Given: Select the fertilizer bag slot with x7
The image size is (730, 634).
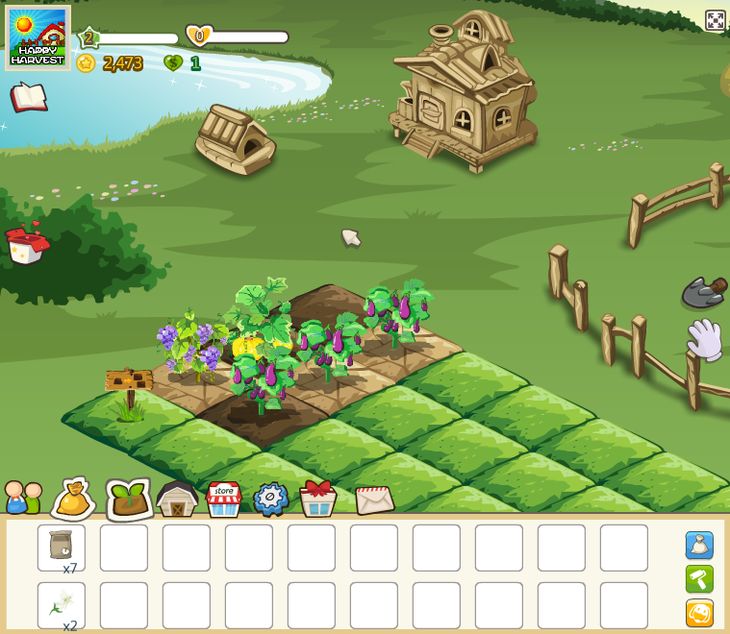Looking at the screenshot, I should [61, 548].
